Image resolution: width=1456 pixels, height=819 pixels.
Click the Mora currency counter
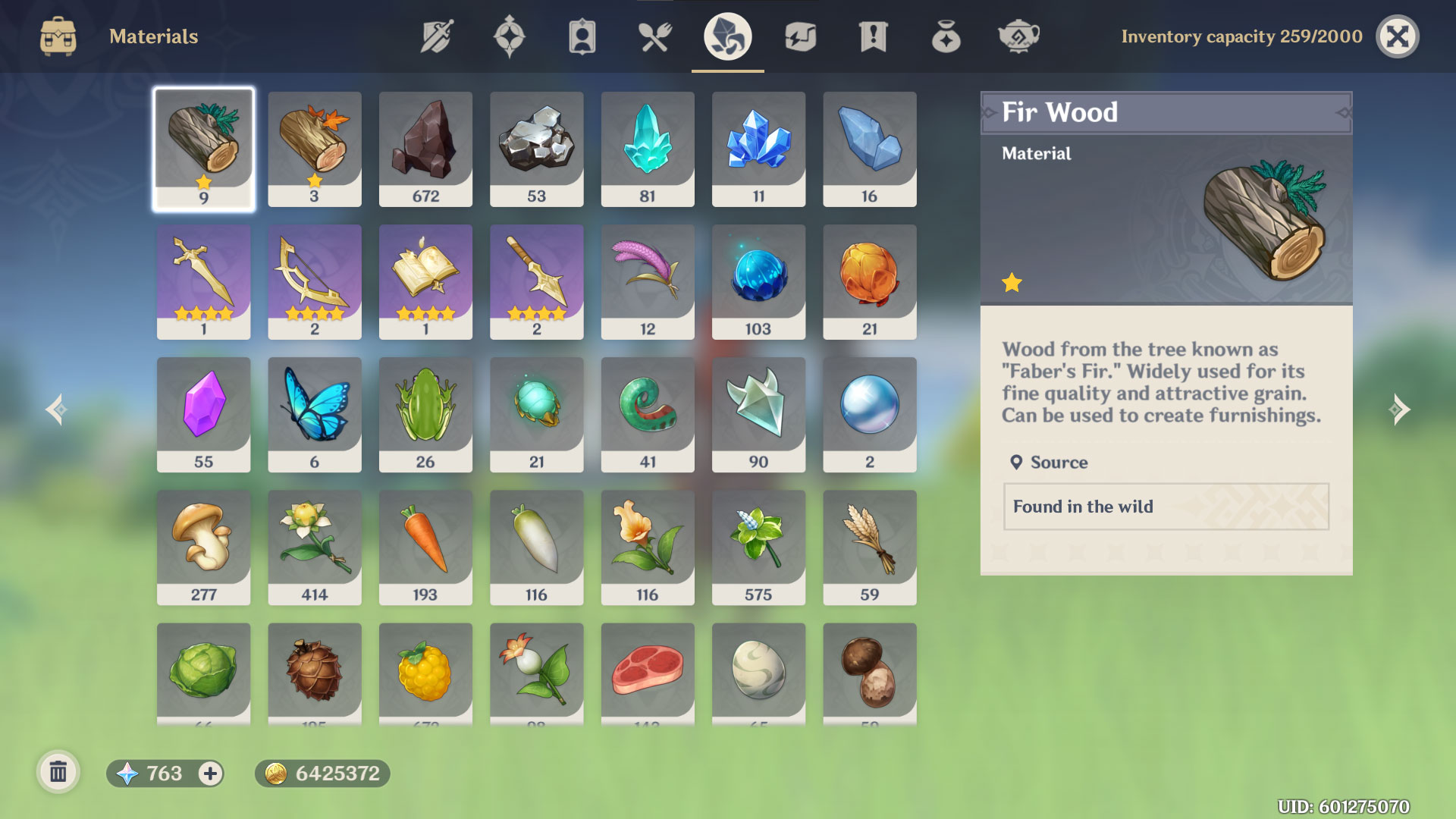[x=322, y=774]
